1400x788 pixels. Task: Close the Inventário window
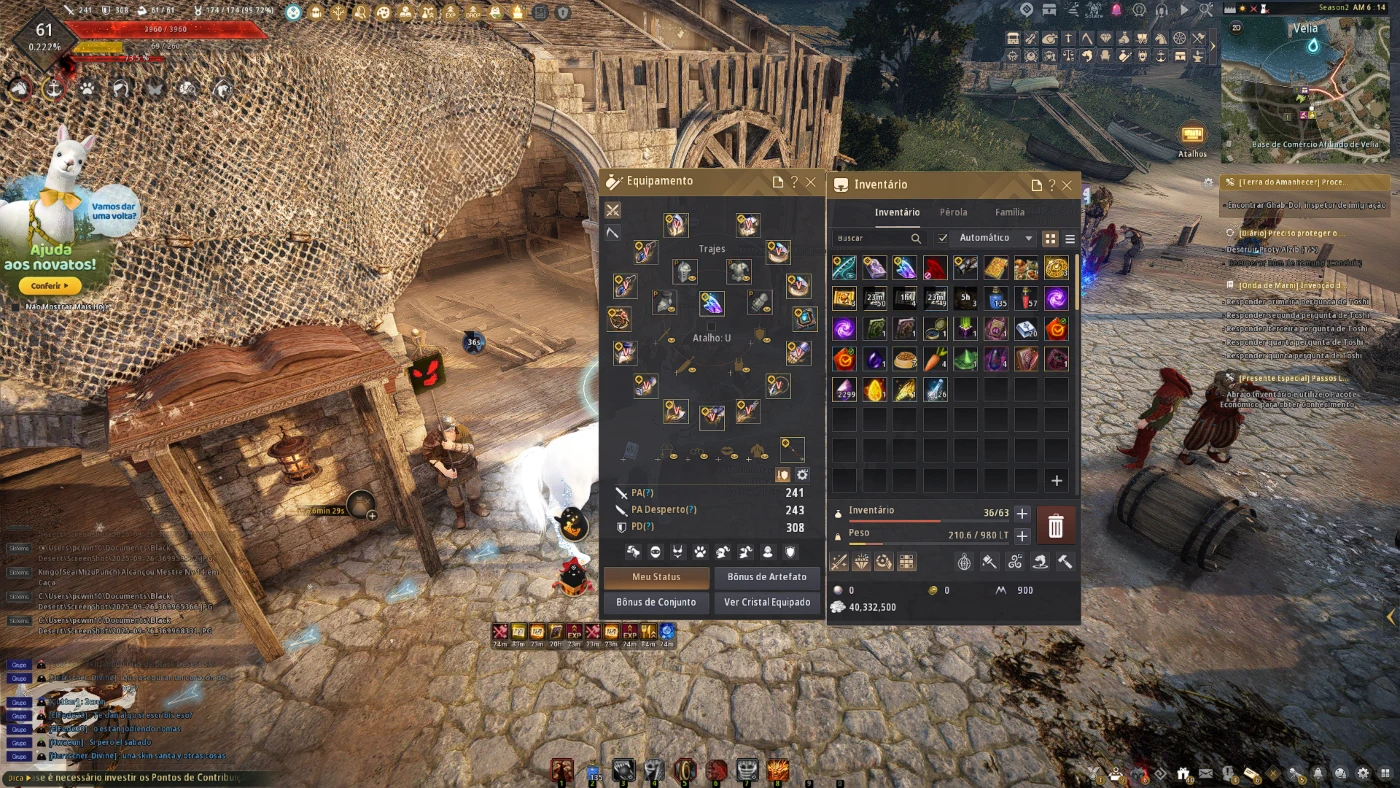pos(1067,185)
